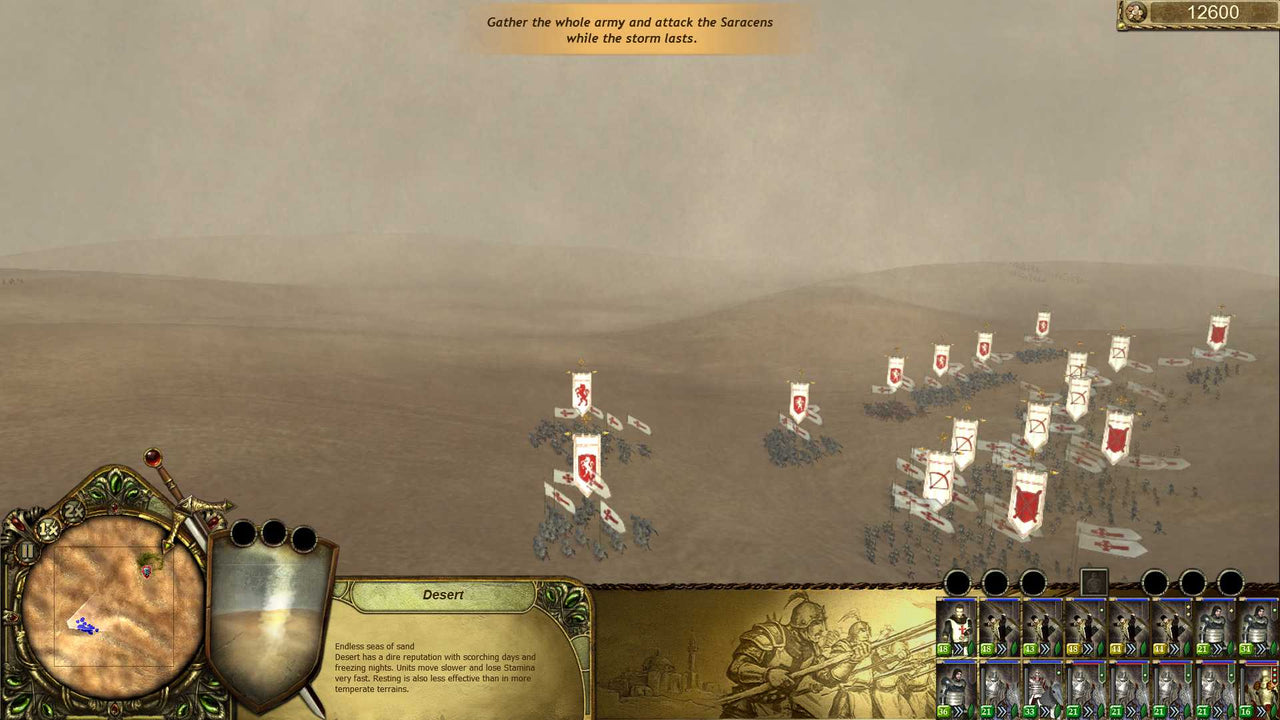The width and height of the screenshot is (1280, 720).
Task: Select the cavalry unit card showing 33 soldiers
Action: (1042, 690)
